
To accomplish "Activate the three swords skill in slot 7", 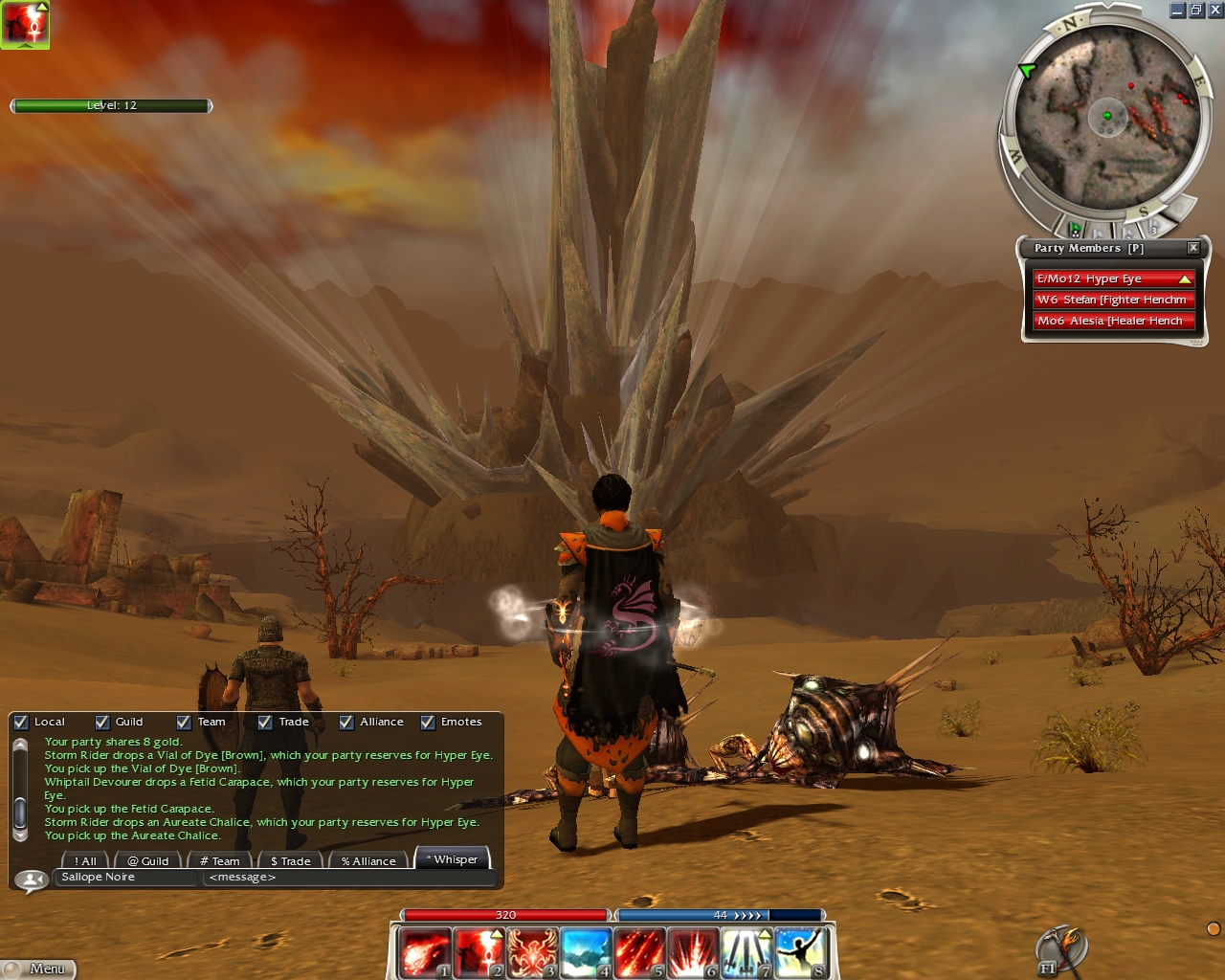I will (x=746, y=953).
